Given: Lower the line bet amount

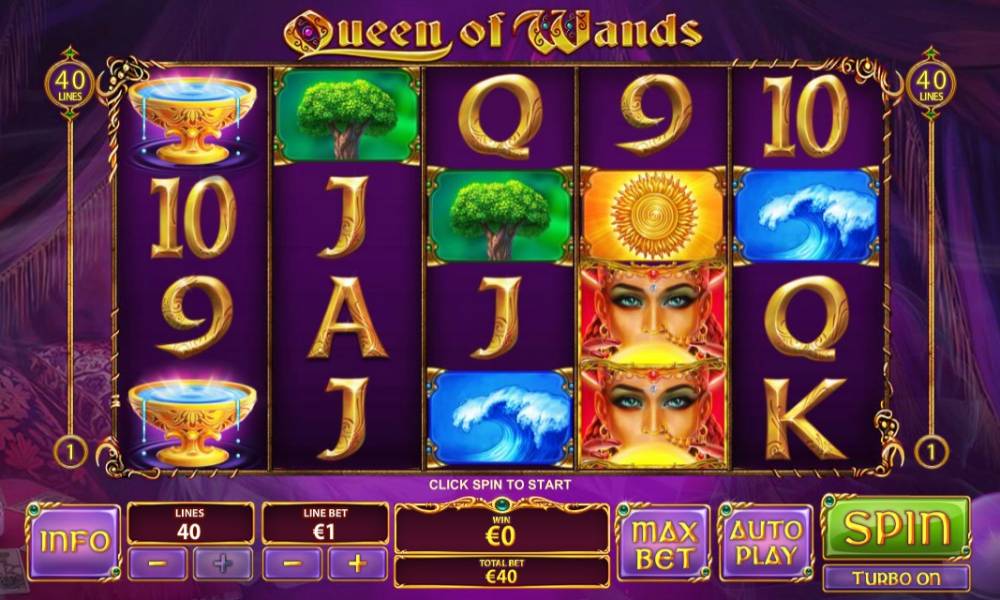Looking at the screenshot, I should (x=292, y=563).
